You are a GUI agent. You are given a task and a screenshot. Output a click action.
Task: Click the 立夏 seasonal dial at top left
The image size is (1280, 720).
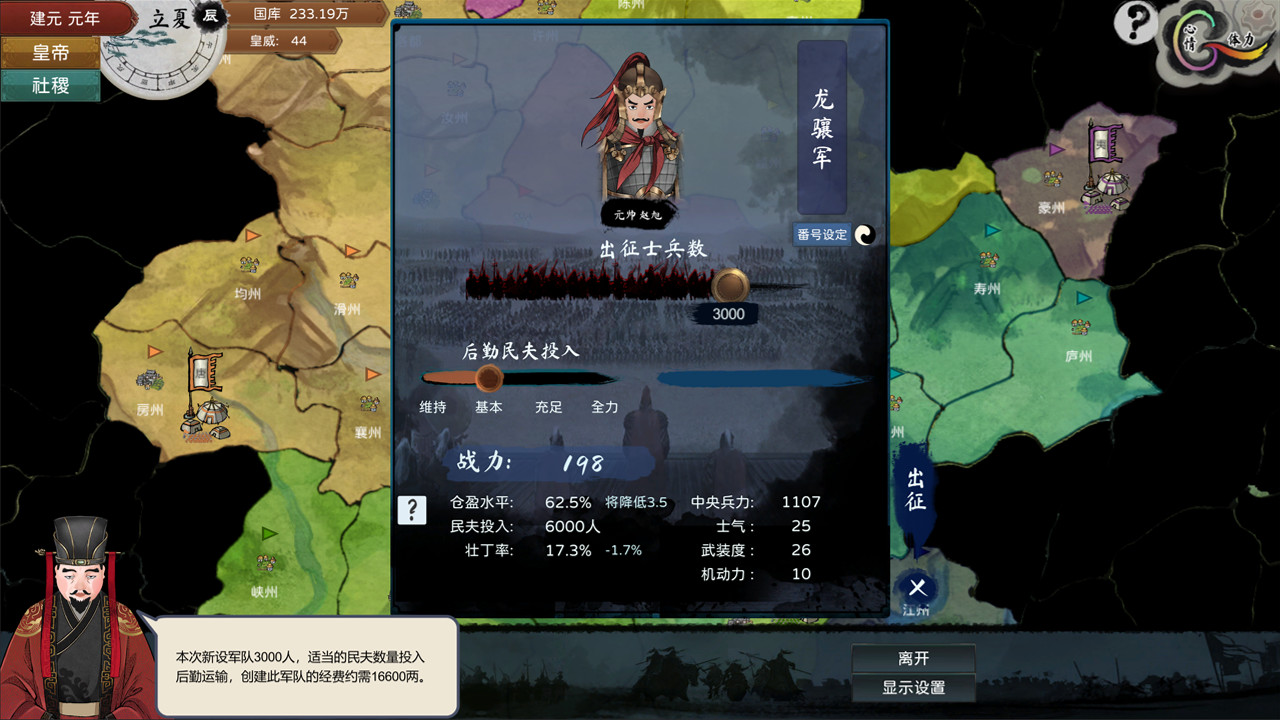(168, 17)
